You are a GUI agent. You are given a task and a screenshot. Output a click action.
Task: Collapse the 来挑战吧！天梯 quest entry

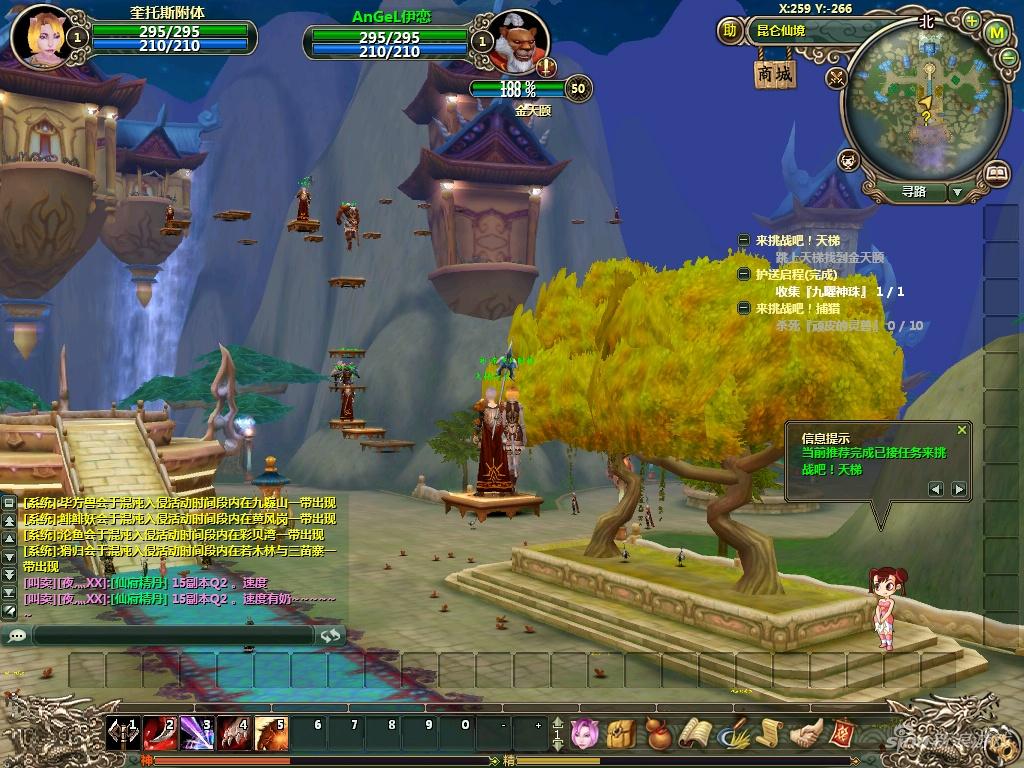(x=744, y=240)
